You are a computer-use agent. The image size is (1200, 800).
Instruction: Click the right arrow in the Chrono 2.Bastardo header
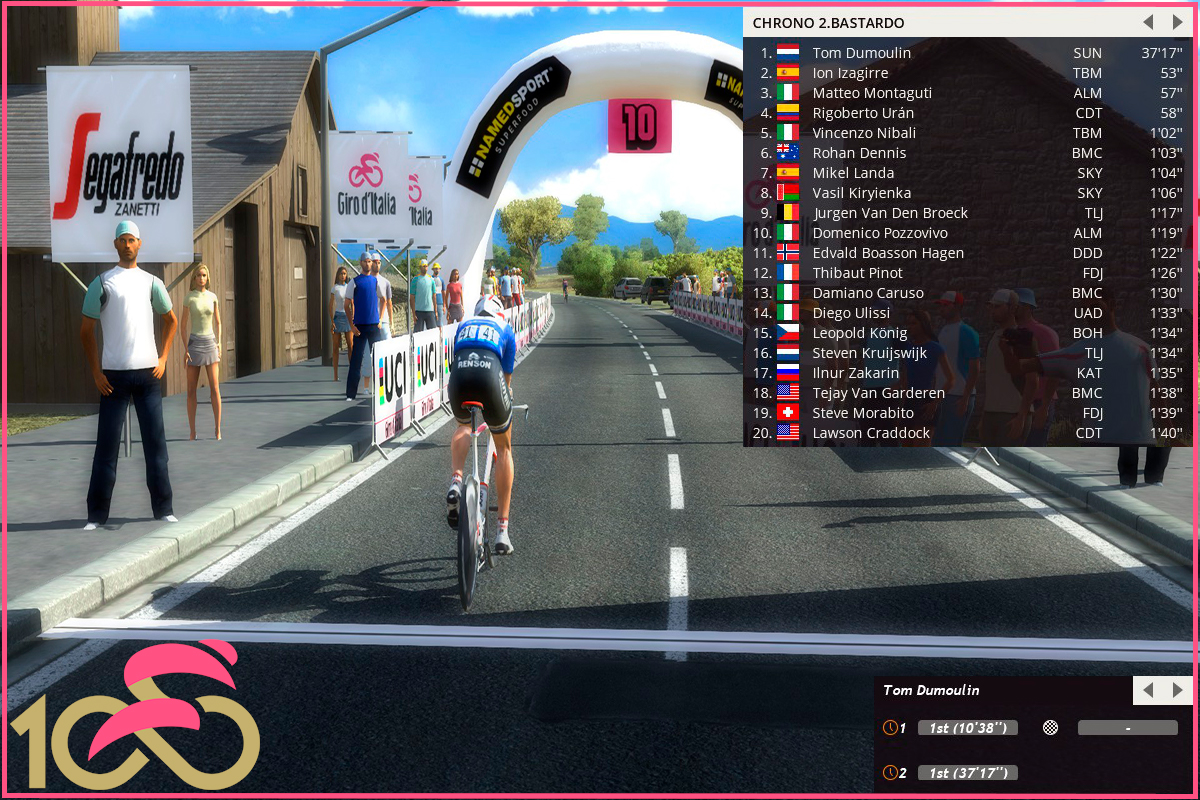(1177, 22)
